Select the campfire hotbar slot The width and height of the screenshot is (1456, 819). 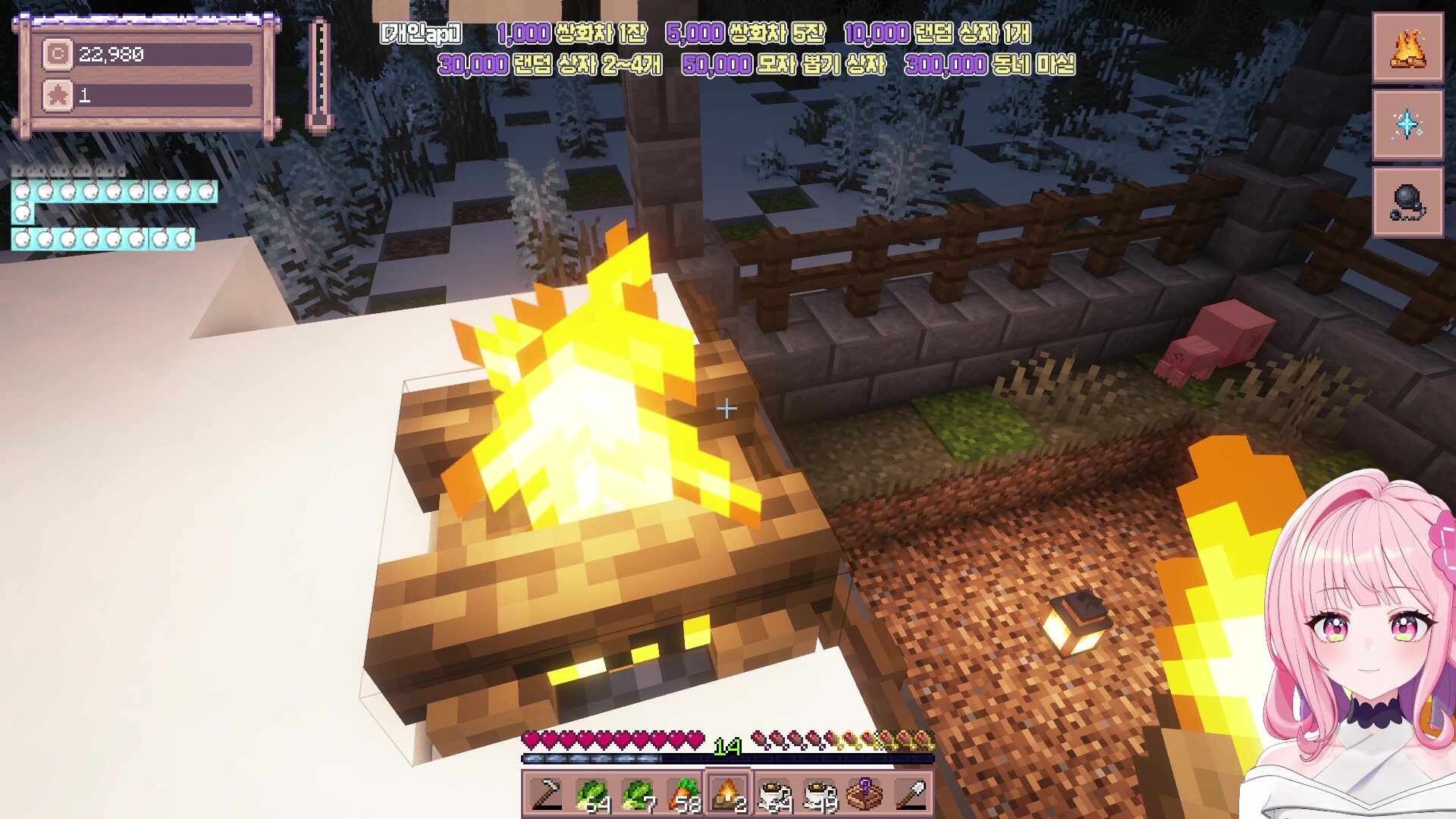pyautogui.click(x=728, y=795)
